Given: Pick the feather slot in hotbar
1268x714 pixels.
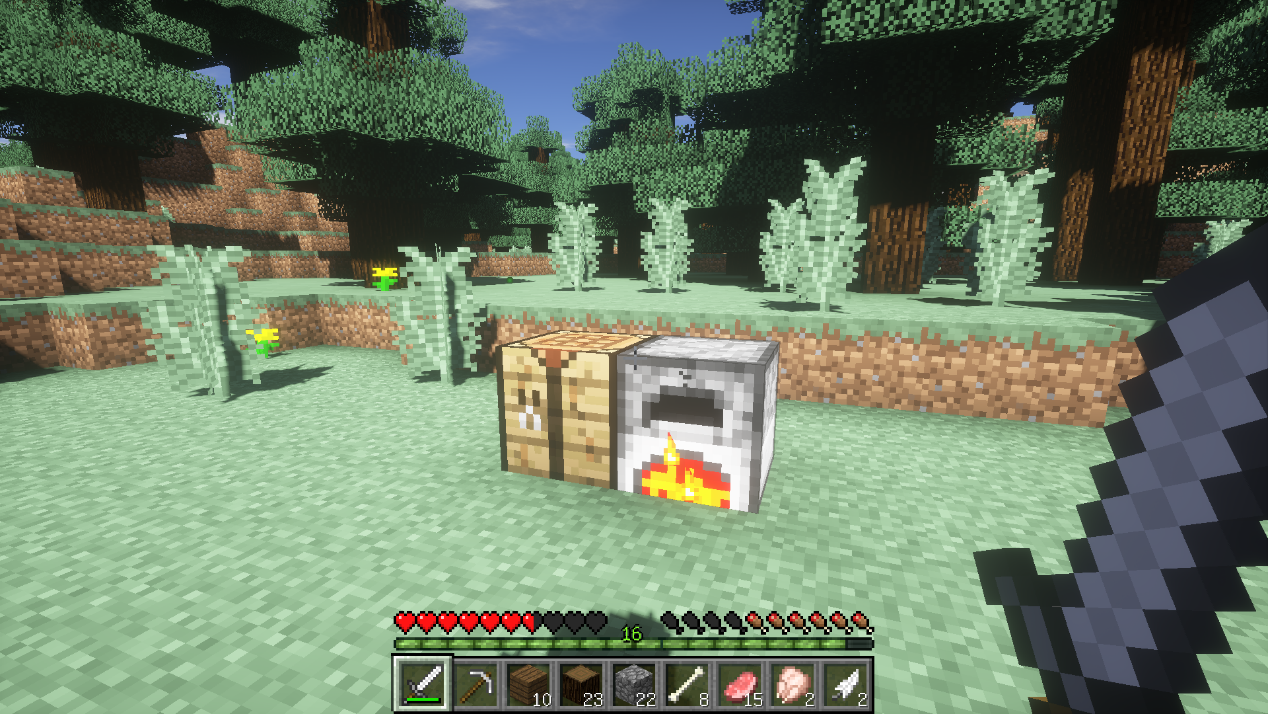Looking at the screenshot, I should [844, 684].
